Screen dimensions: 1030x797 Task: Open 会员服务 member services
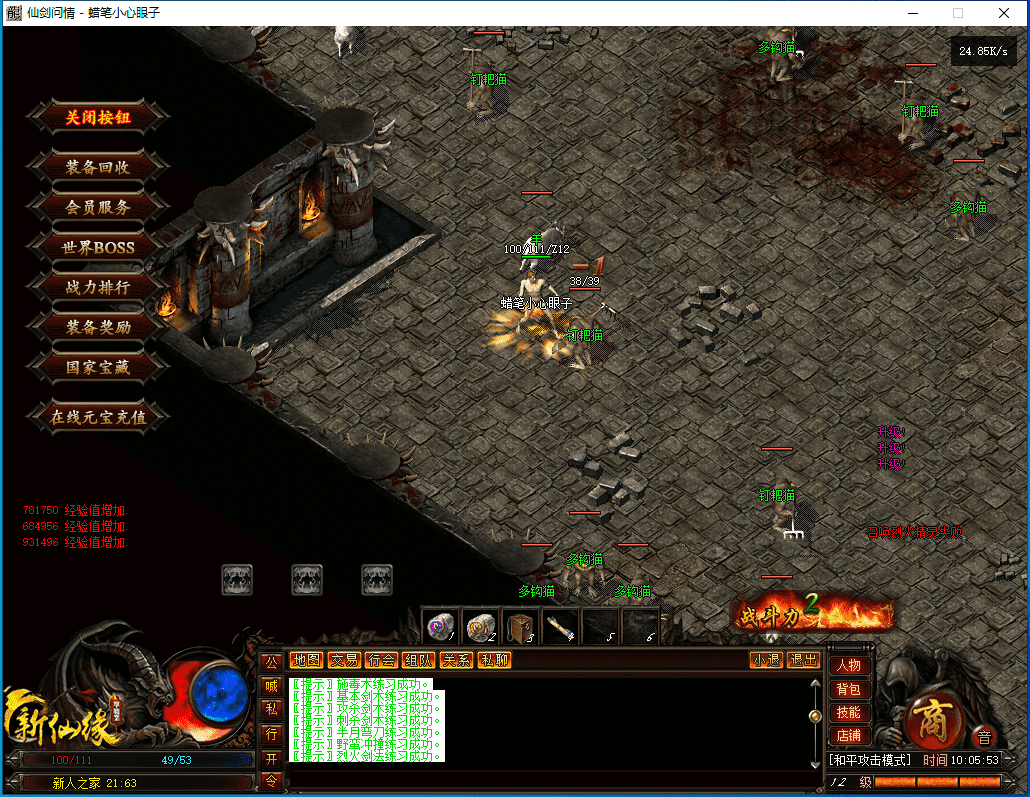pos(98,207)
